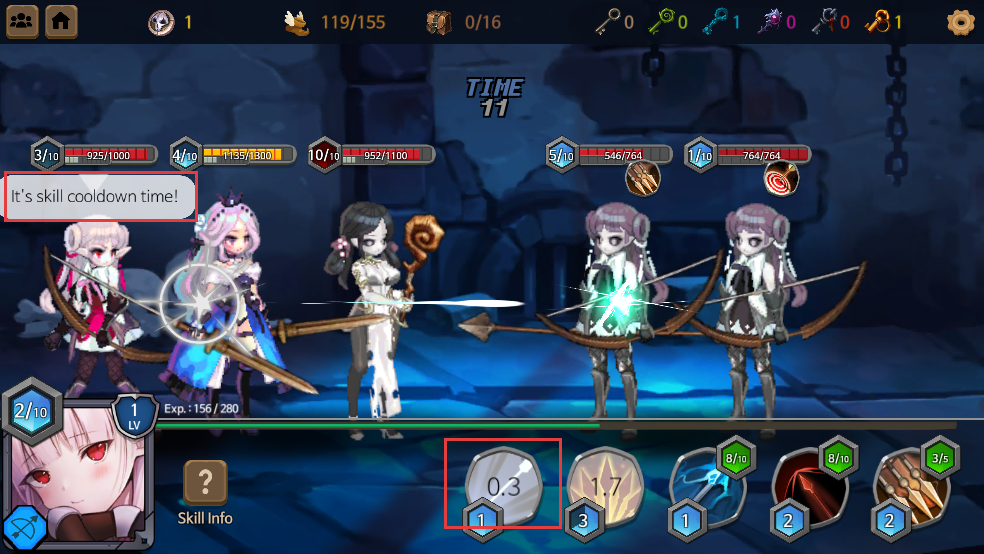The image size is (984, 554).
Task: Click the compass coin icon
Action: point(161,21)
